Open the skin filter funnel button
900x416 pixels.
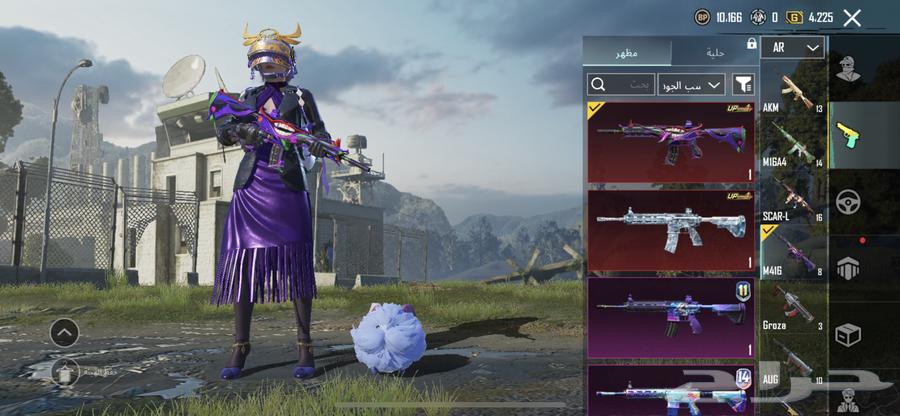743,84
